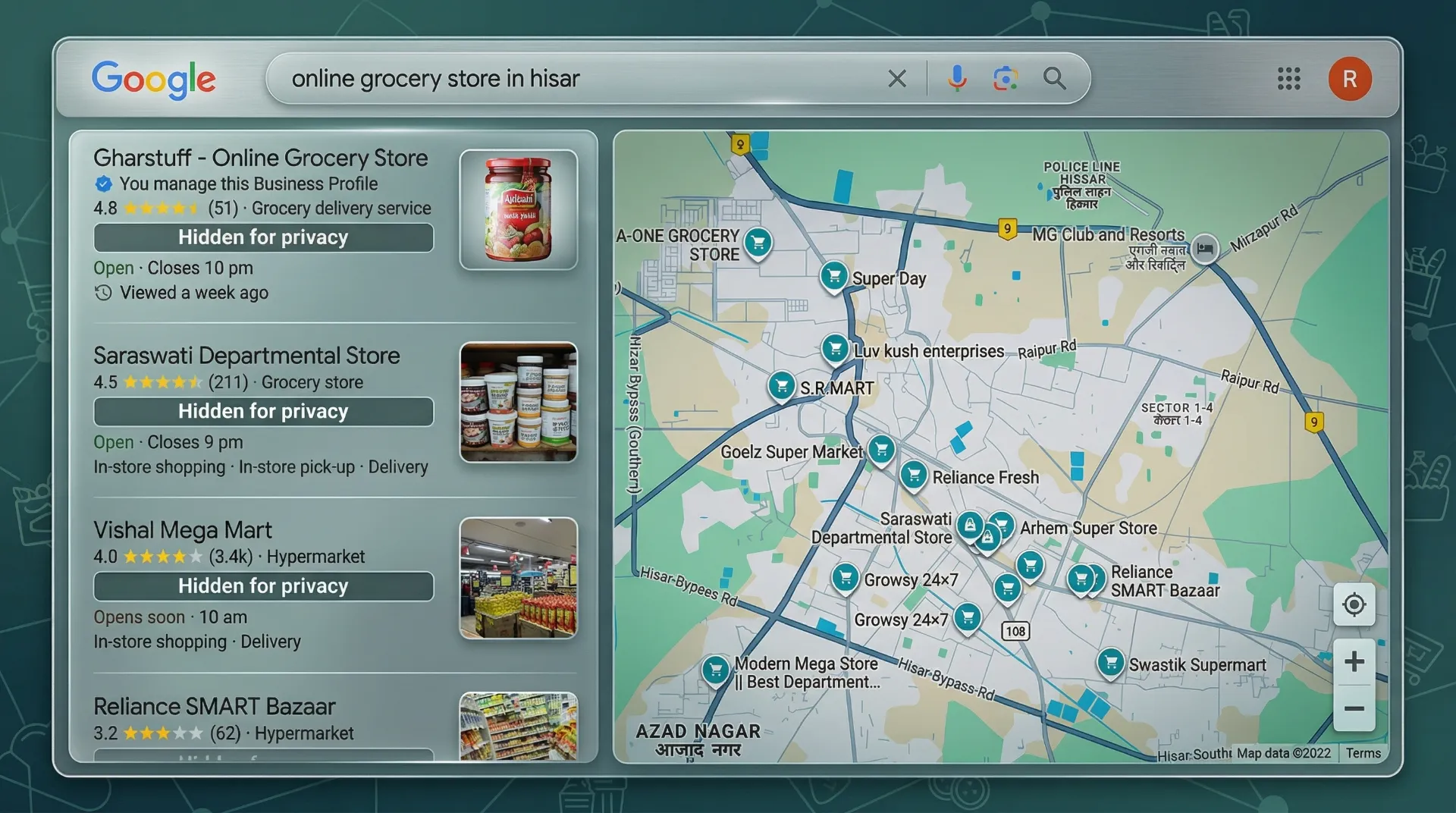This screenshot has width=1456, height=813.
Task: Center the map with the location crosshair
Action: click(x=1354, y=605)
